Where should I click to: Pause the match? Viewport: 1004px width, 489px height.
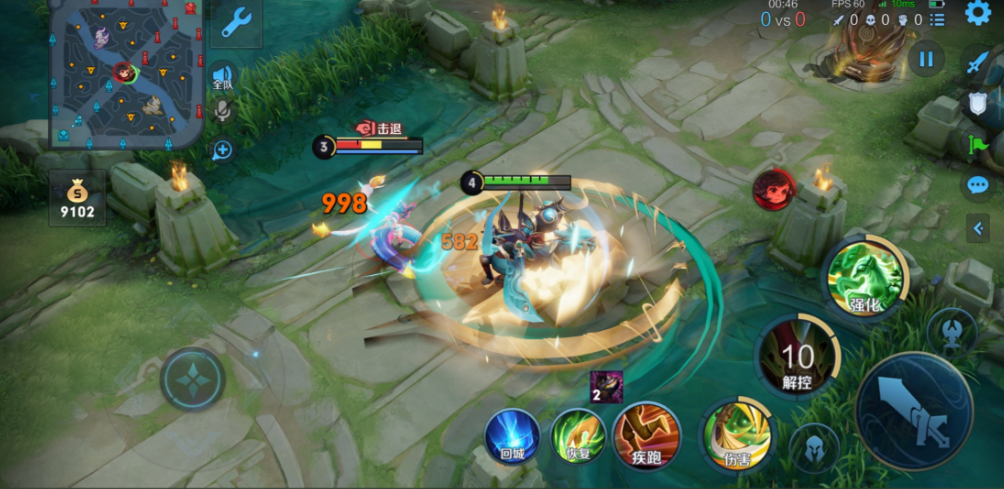coord(926,59)
